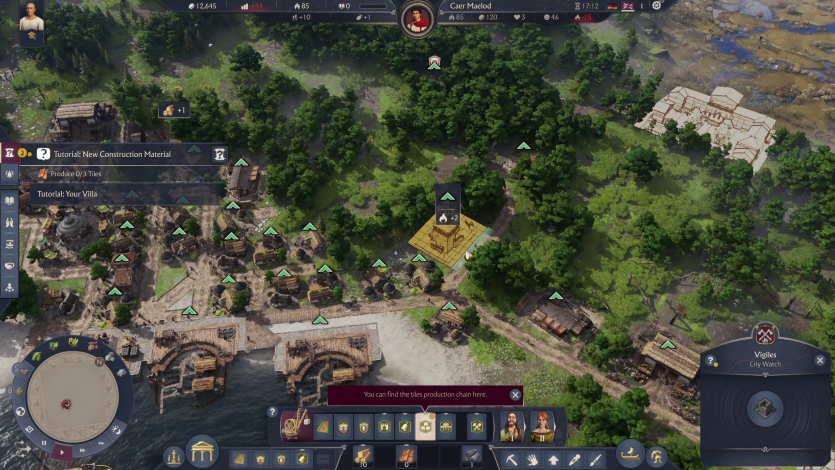Choose the pickaxe demolish tool

[x=511, y=460]
